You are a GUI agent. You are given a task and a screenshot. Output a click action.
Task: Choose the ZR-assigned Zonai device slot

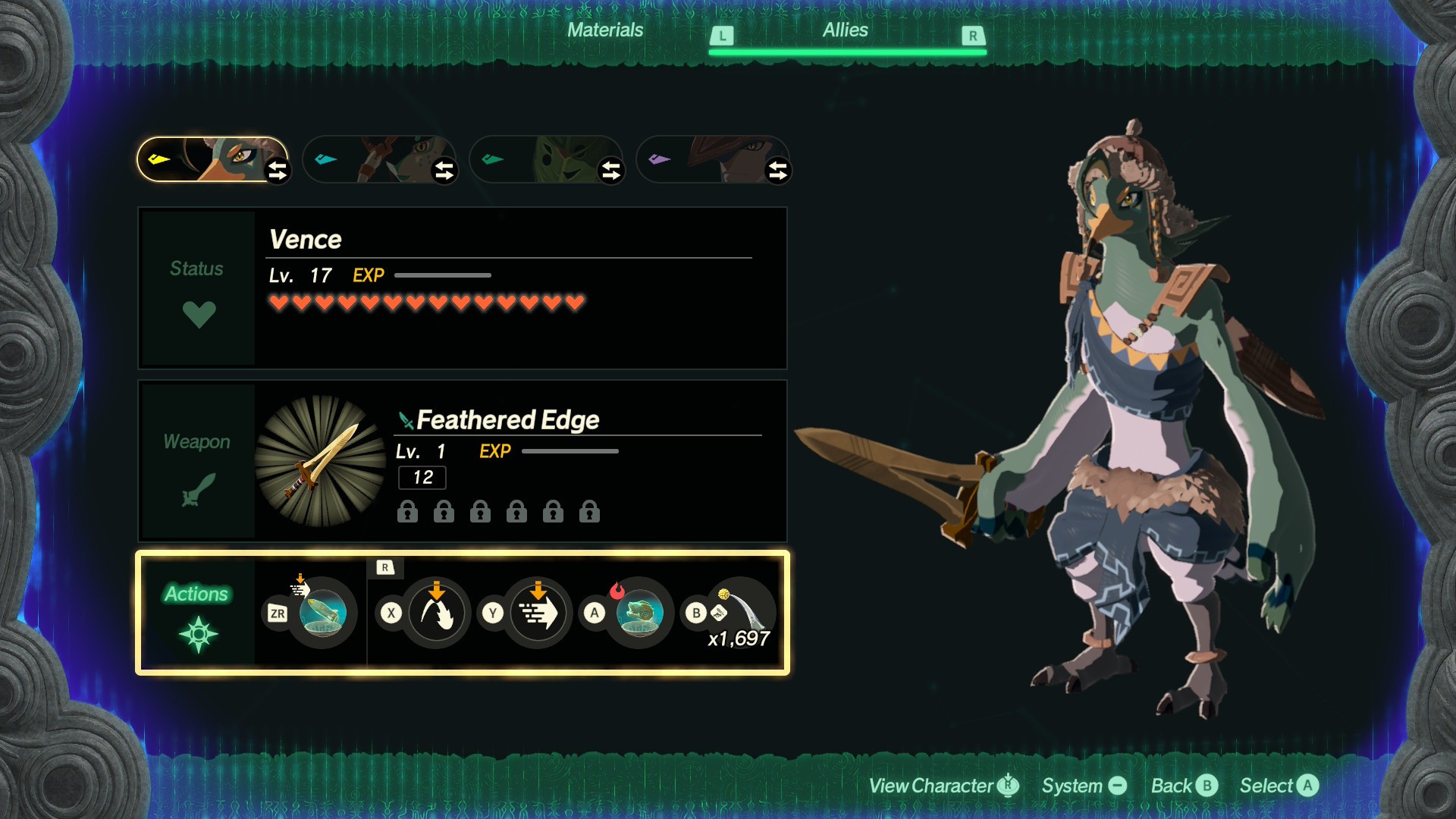(x=323, y=613)
